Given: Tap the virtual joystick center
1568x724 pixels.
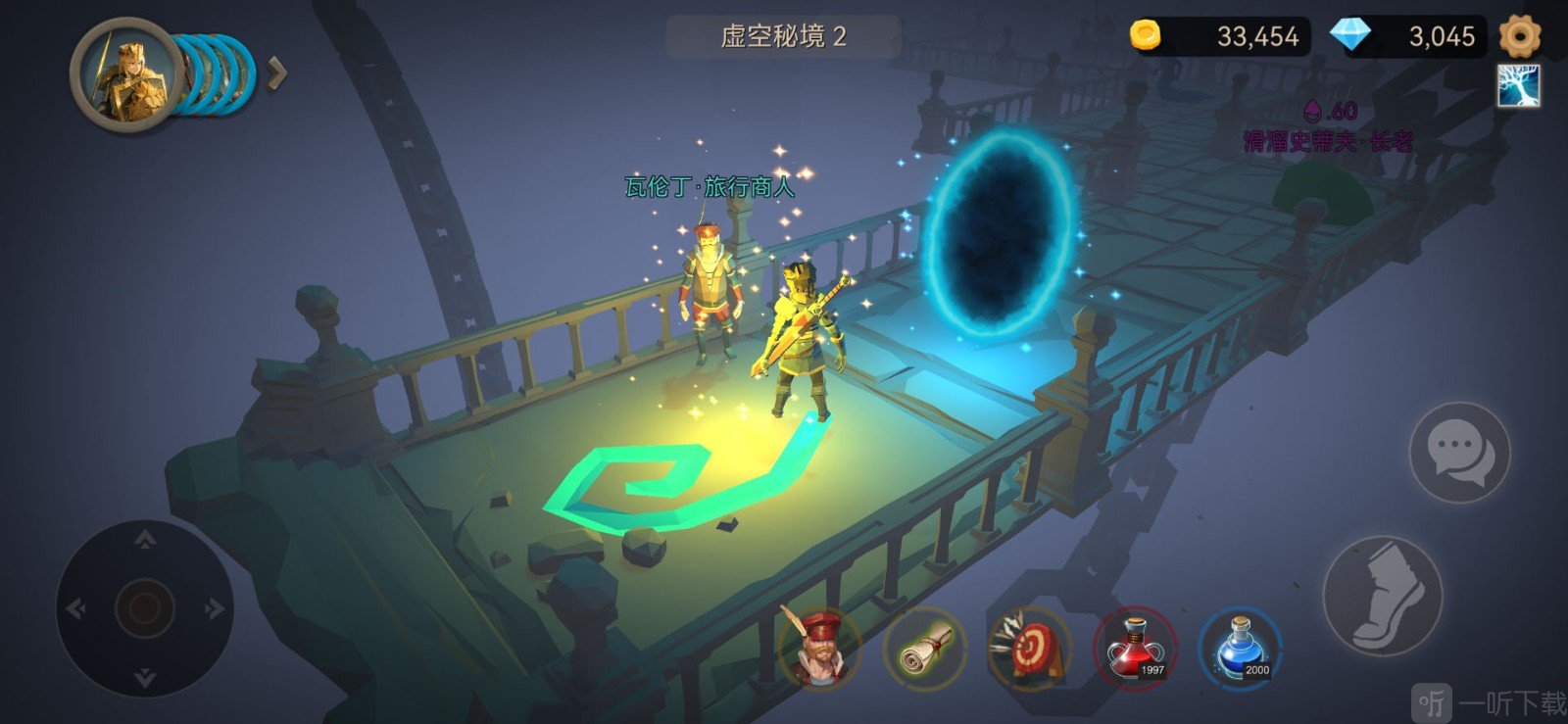Looking at the screenshot, I should tap(145, 607).
